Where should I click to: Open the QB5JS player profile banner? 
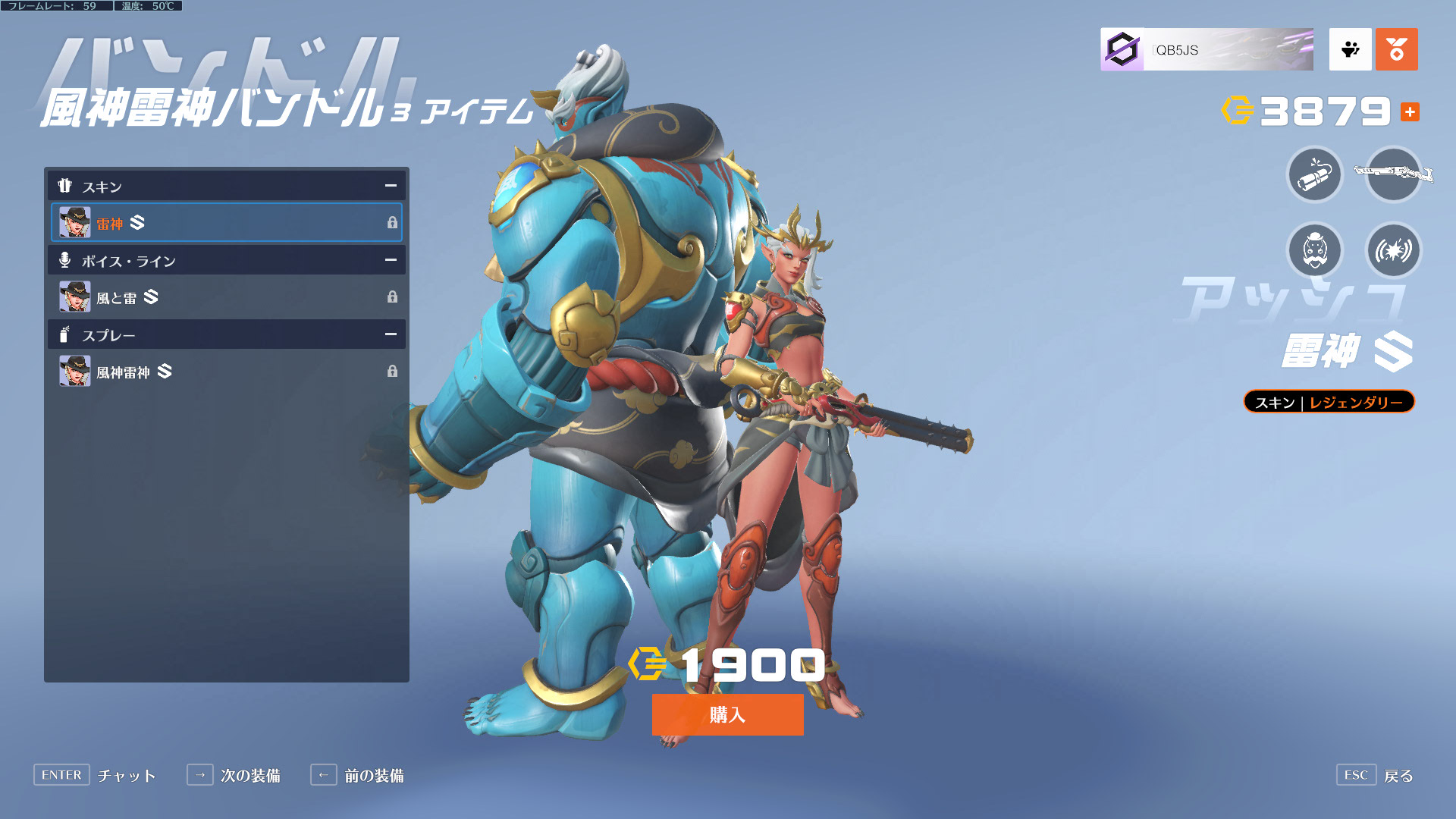(x=1207, y=50)
